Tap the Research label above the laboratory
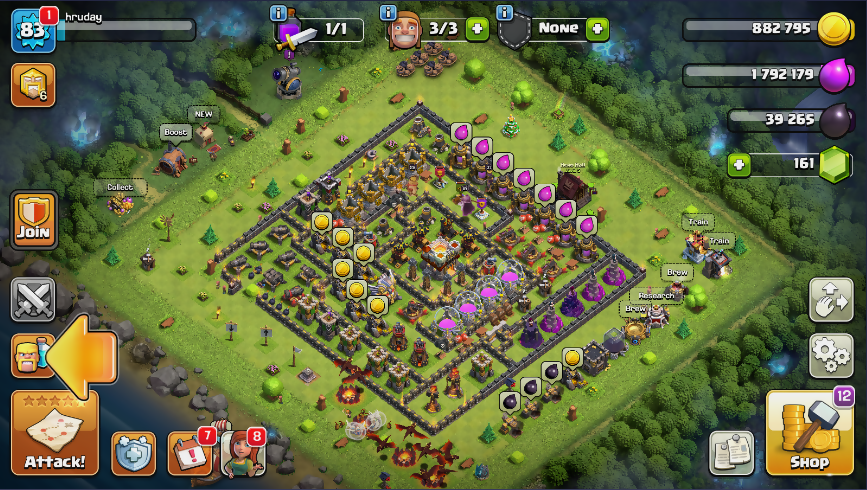This screenshot has height=490, width=867. tap(656, 296)
